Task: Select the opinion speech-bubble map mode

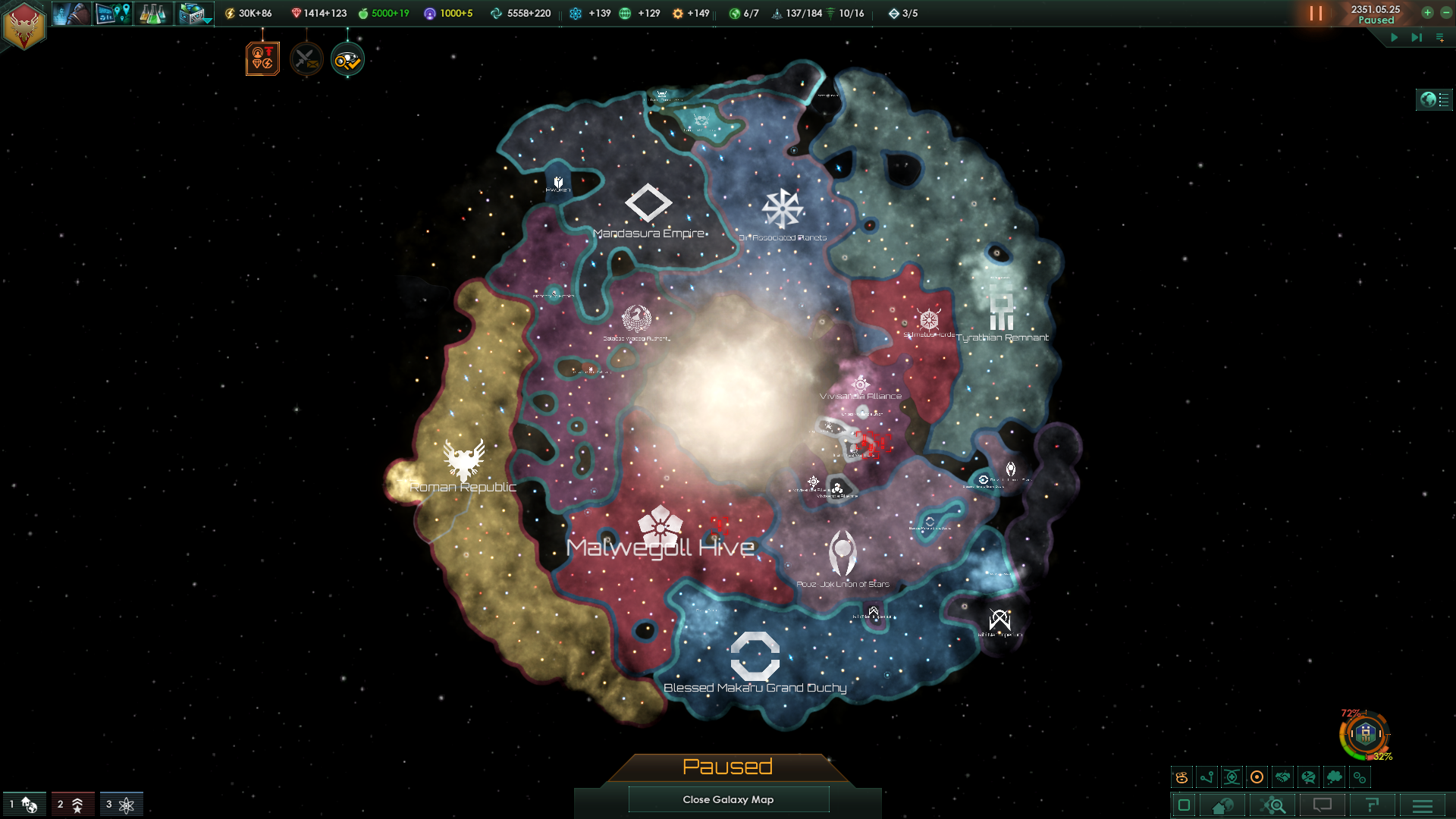Action: coord(1307,777)
